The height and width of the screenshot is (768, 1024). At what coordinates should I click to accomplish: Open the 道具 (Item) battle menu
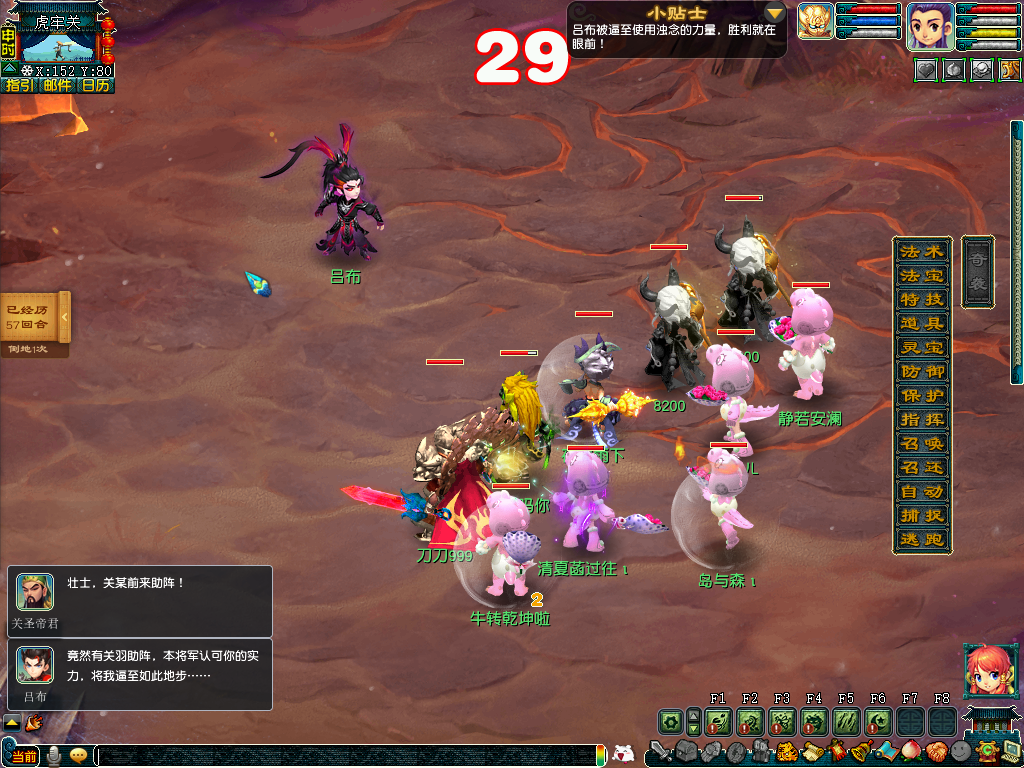(x=921, y=324)
